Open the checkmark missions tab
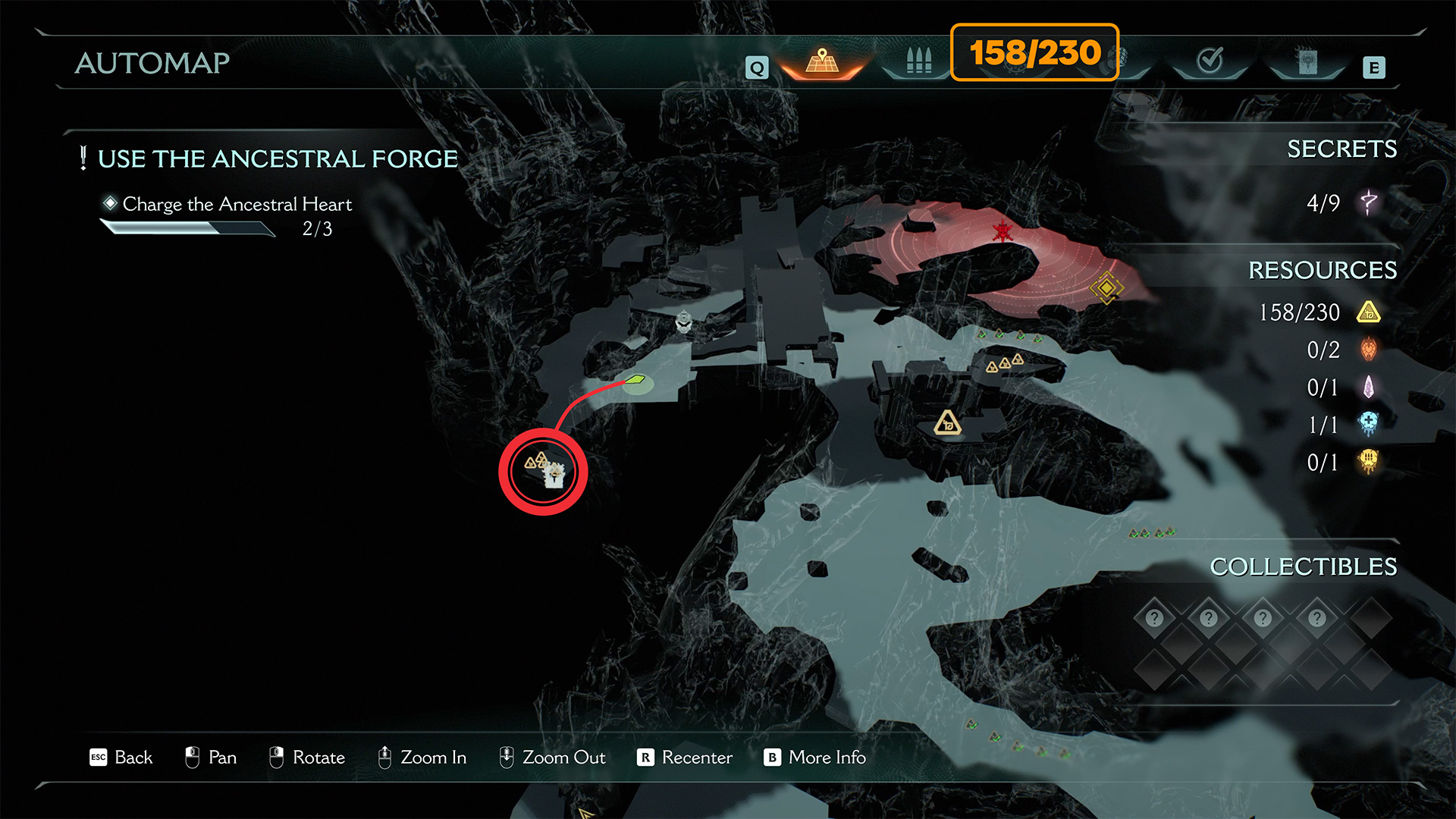The width and height of the screenshot is (1456, 819). point(1210,60)
